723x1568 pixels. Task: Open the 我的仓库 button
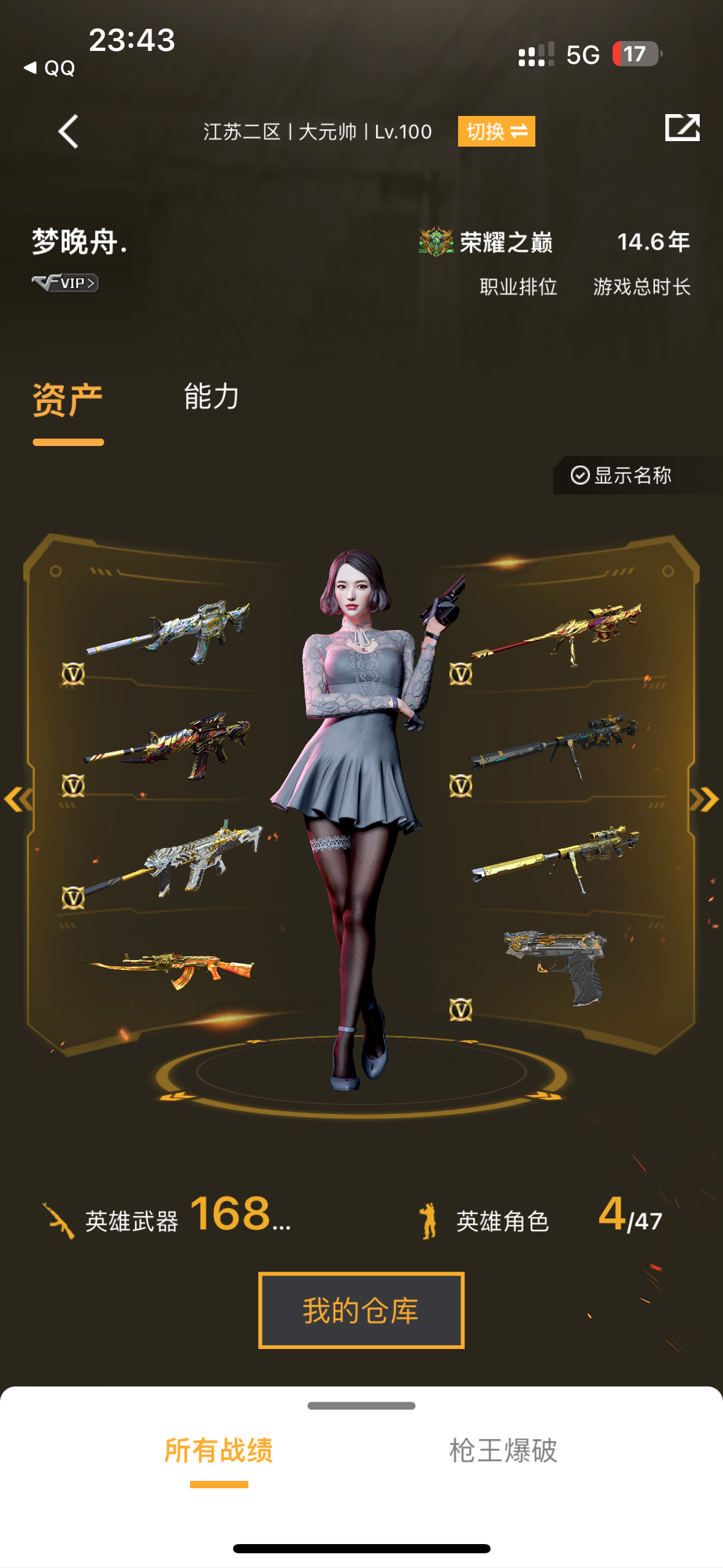coord(361,1310)
